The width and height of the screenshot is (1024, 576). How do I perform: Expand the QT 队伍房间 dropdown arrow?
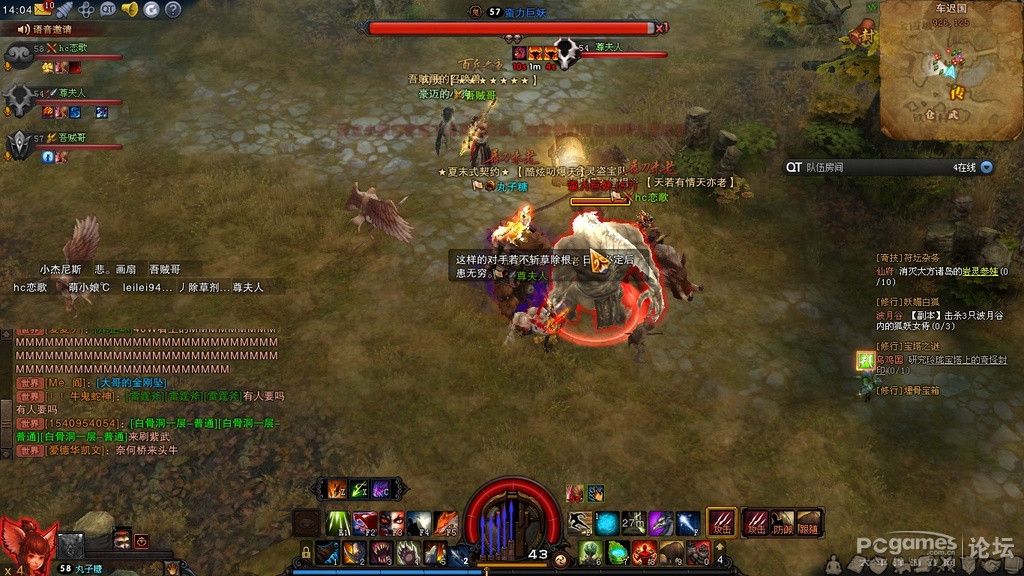pos(986,168)
